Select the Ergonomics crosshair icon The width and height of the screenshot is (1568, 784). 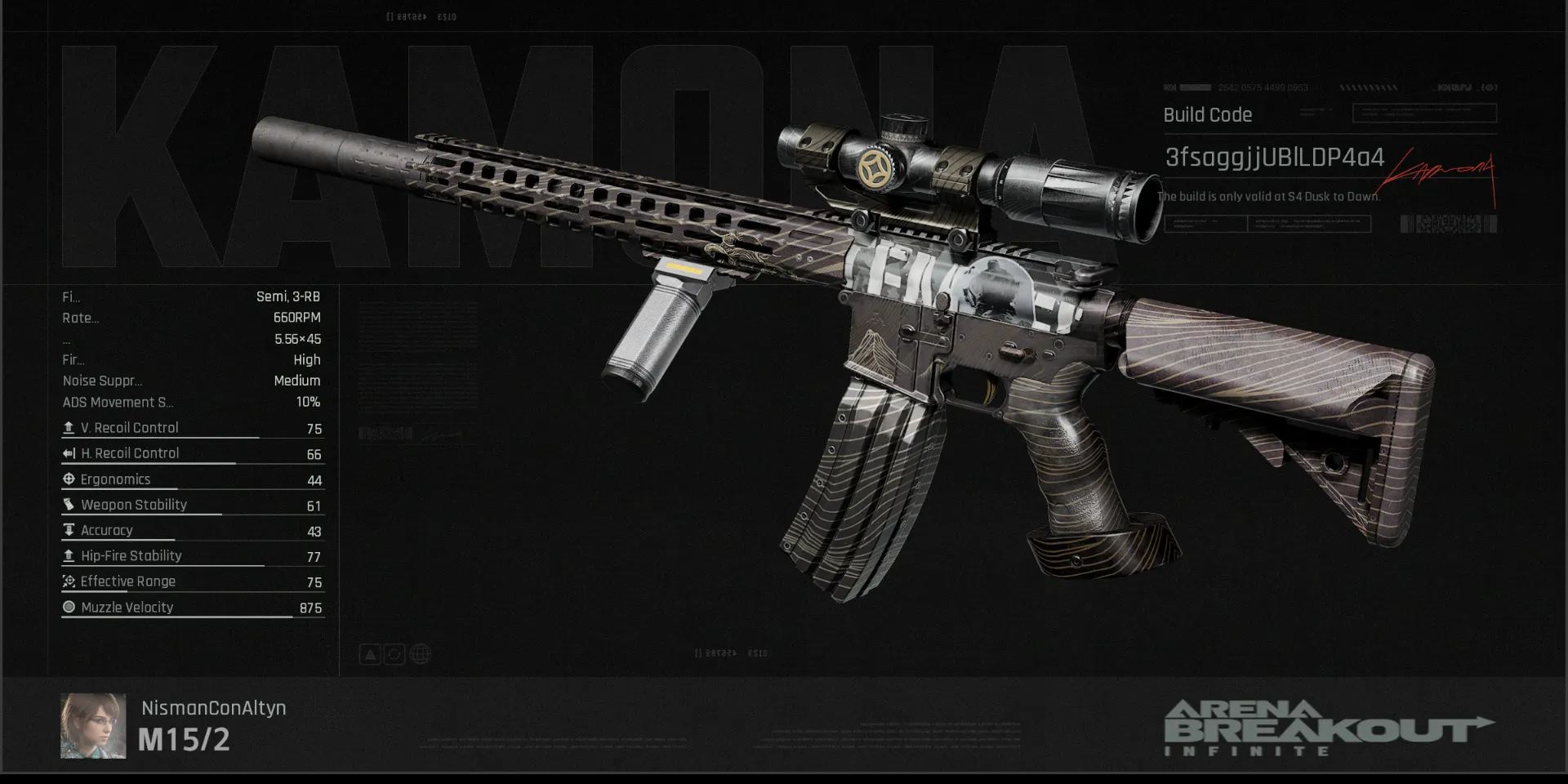pyautogui.click(x=69, y=479)
